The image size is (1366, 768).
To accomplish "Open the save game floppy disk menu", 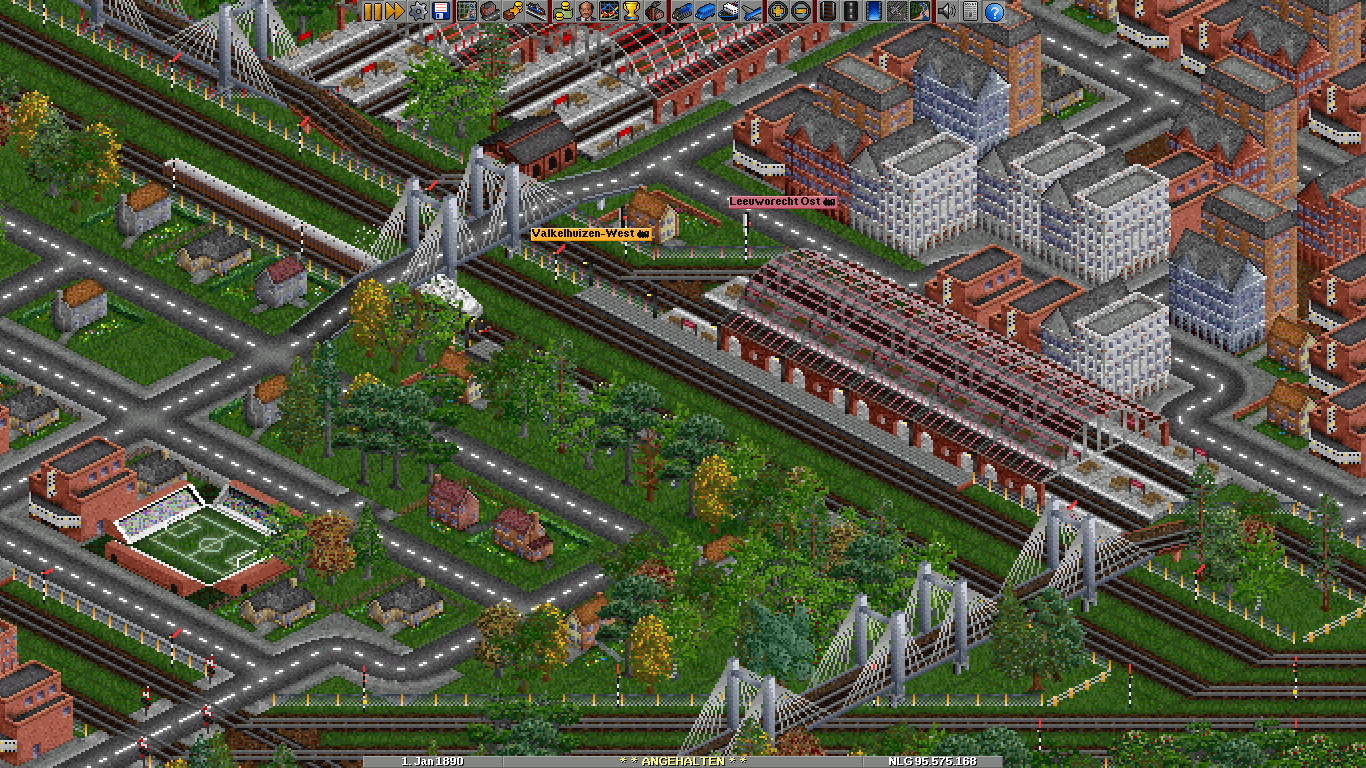I will tap(441, 11).
